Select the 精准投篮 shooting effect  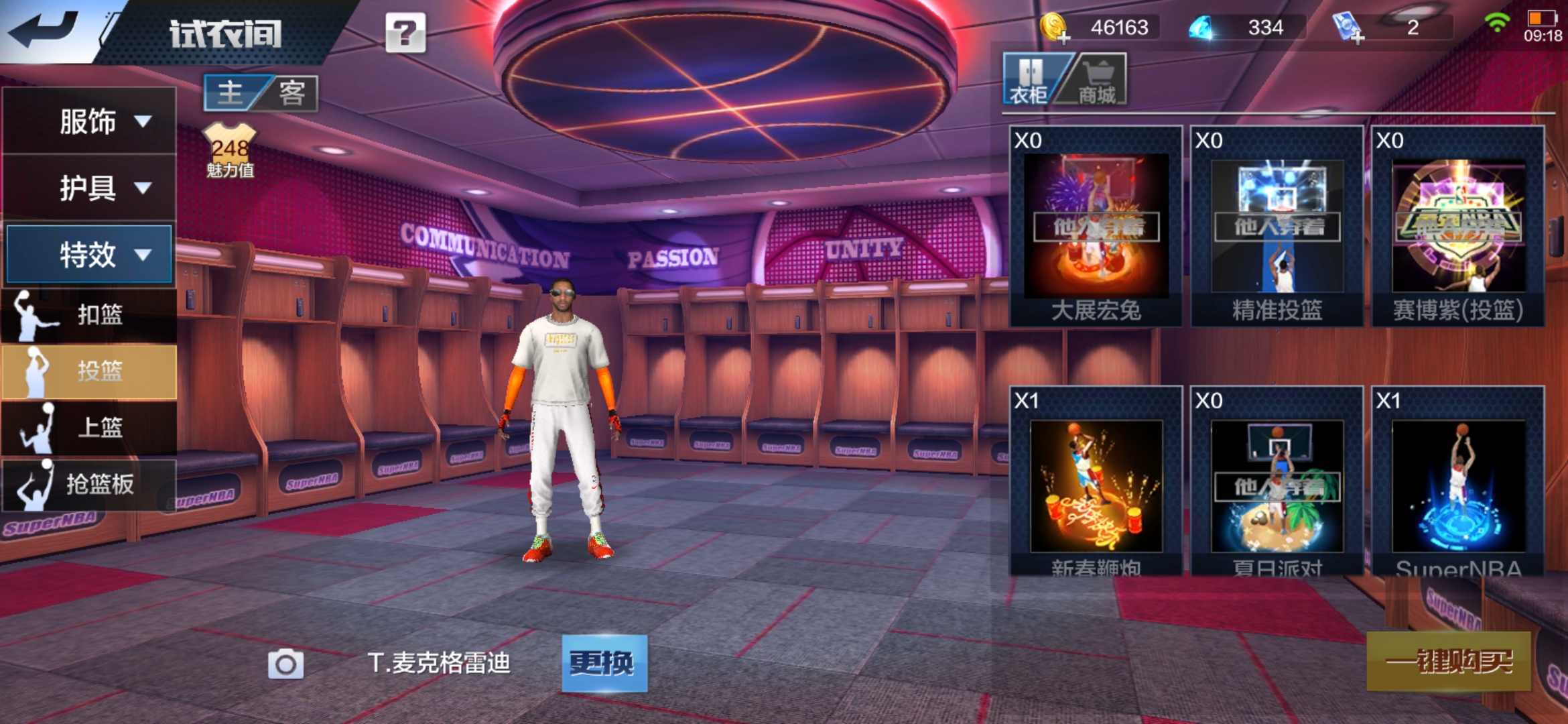click(x=1277, y=227)
